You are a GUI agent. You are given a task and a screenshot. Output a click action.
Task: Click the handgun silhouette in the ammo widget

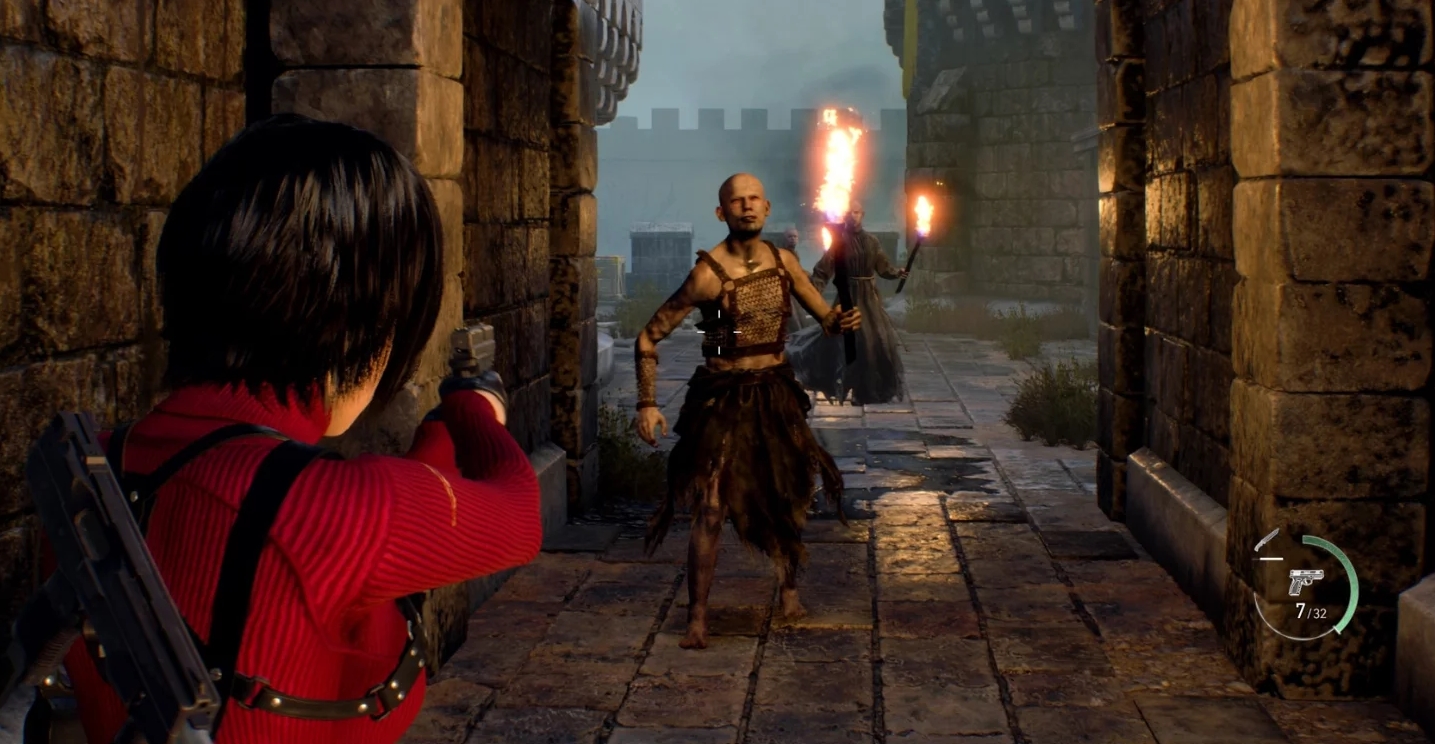point(1306,580)
